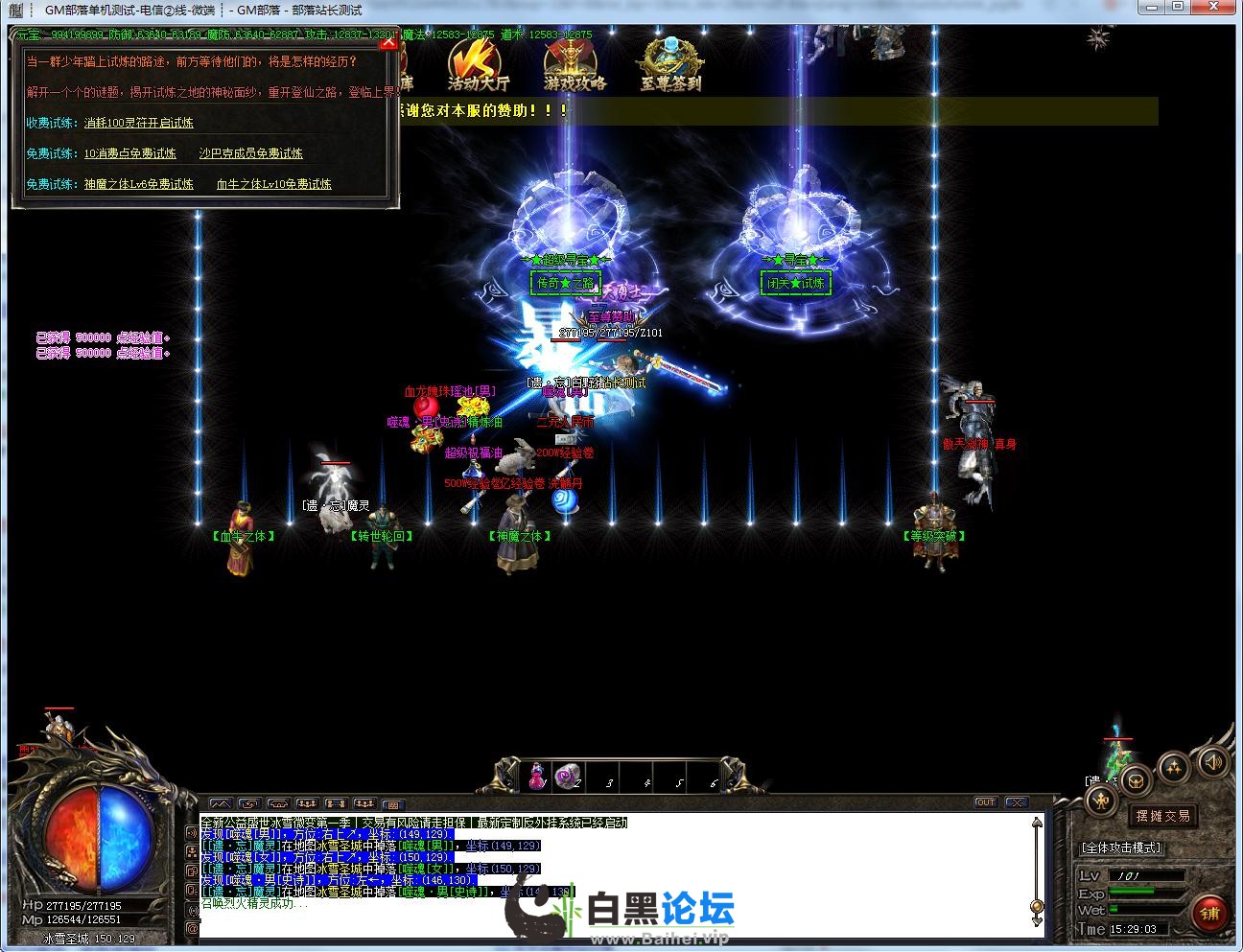Close the trial dialogue with red X
Image resolution: width=1243 pixels, height=952 pixels.
(x=388, y=41)
